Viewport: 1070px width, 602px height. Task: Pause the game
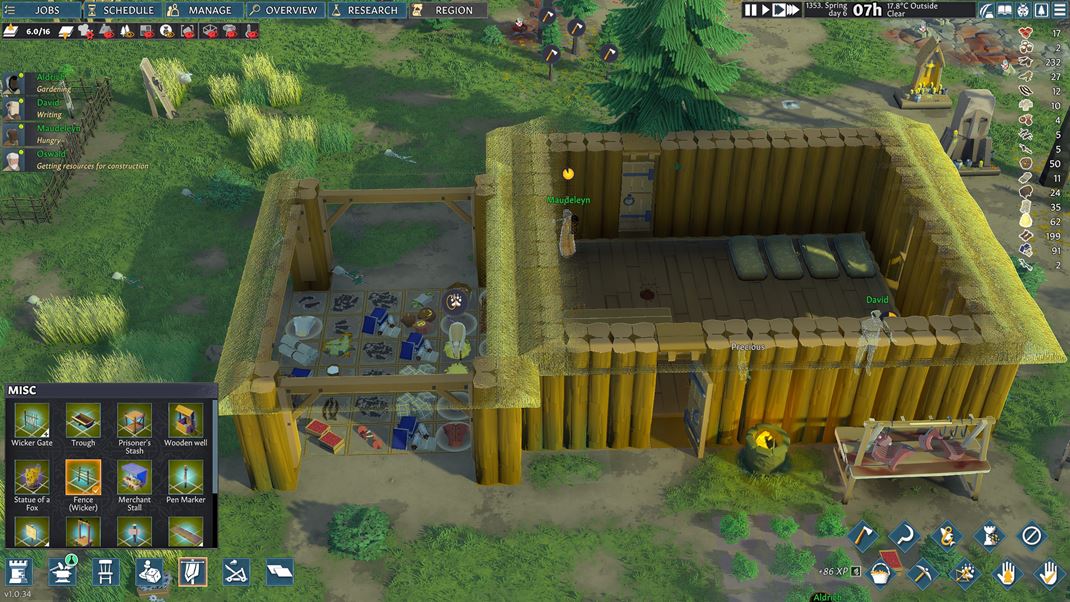(751, 10)
